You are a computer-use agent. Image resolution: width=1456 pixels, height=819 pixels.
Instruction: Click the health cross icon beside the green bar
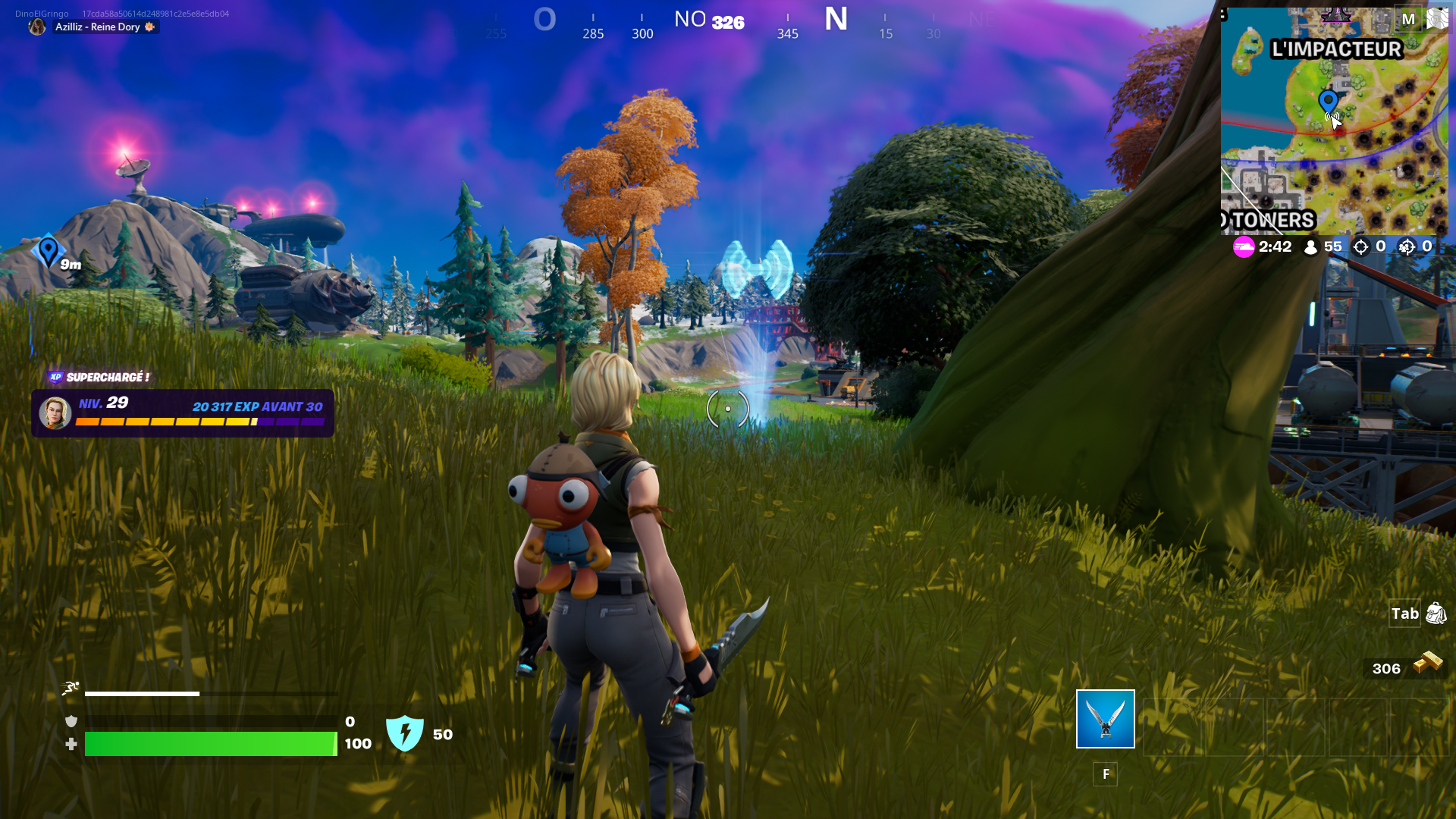[x=71, y=744]
